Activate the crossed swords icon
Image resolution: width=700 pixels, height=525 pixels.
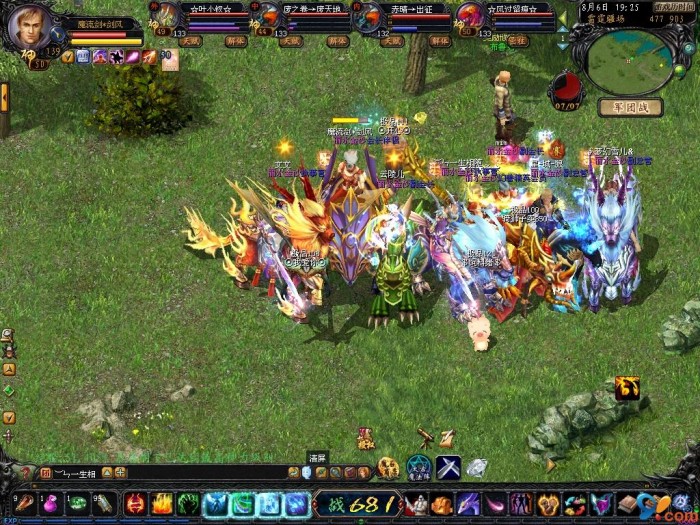pyautogui.click(x=448, y=466)
